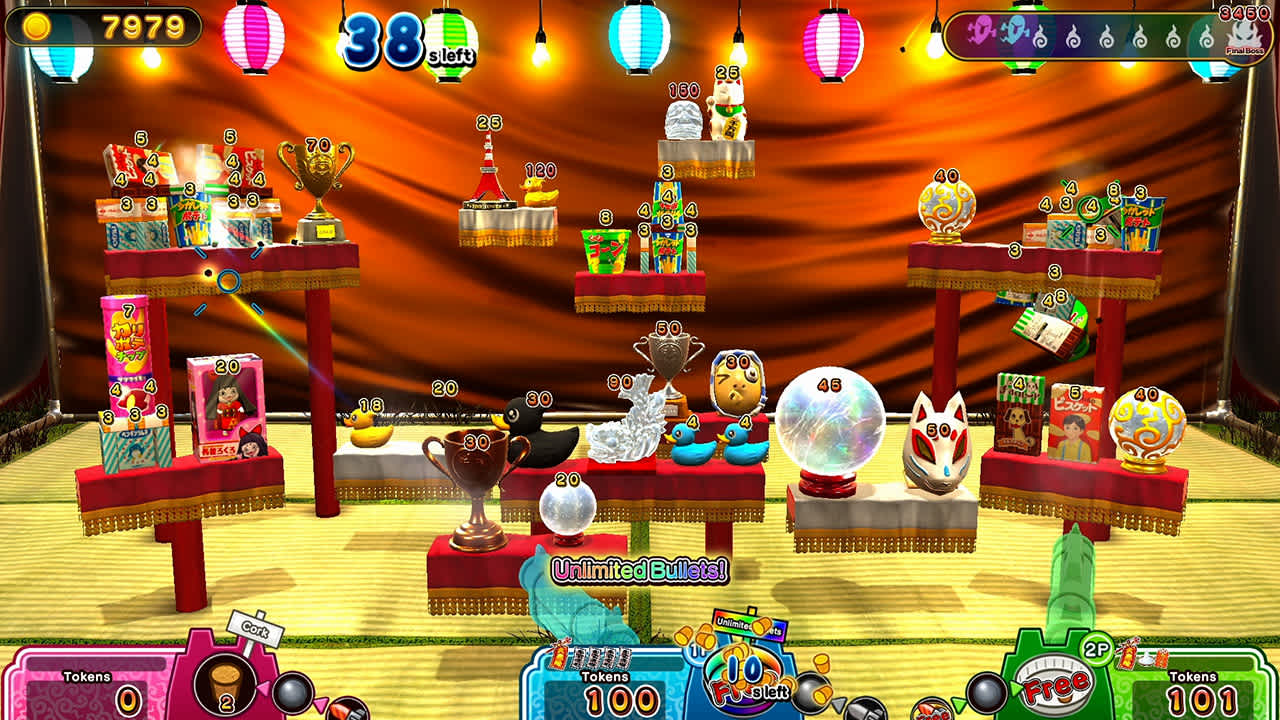Viewport: 1280px width, 720px height.
Task: Click the Final Boss ghost icon top right
Action: point(1243,38)
